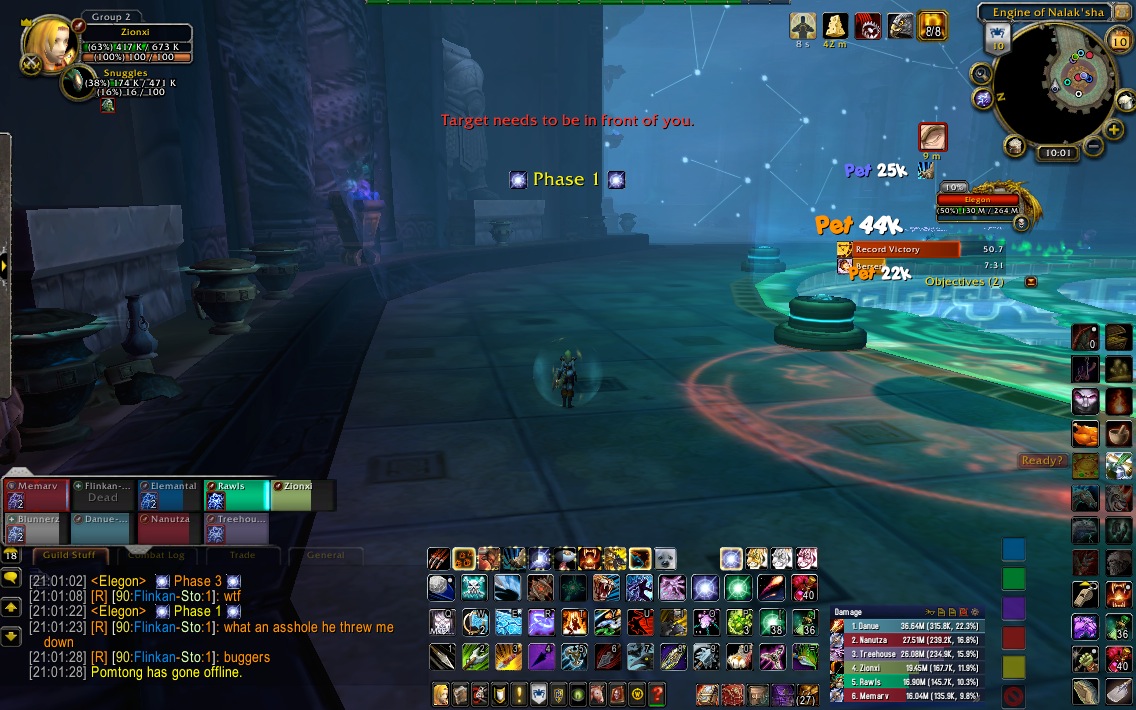Open the minimap tracking magnifier button

pos(981,73)
